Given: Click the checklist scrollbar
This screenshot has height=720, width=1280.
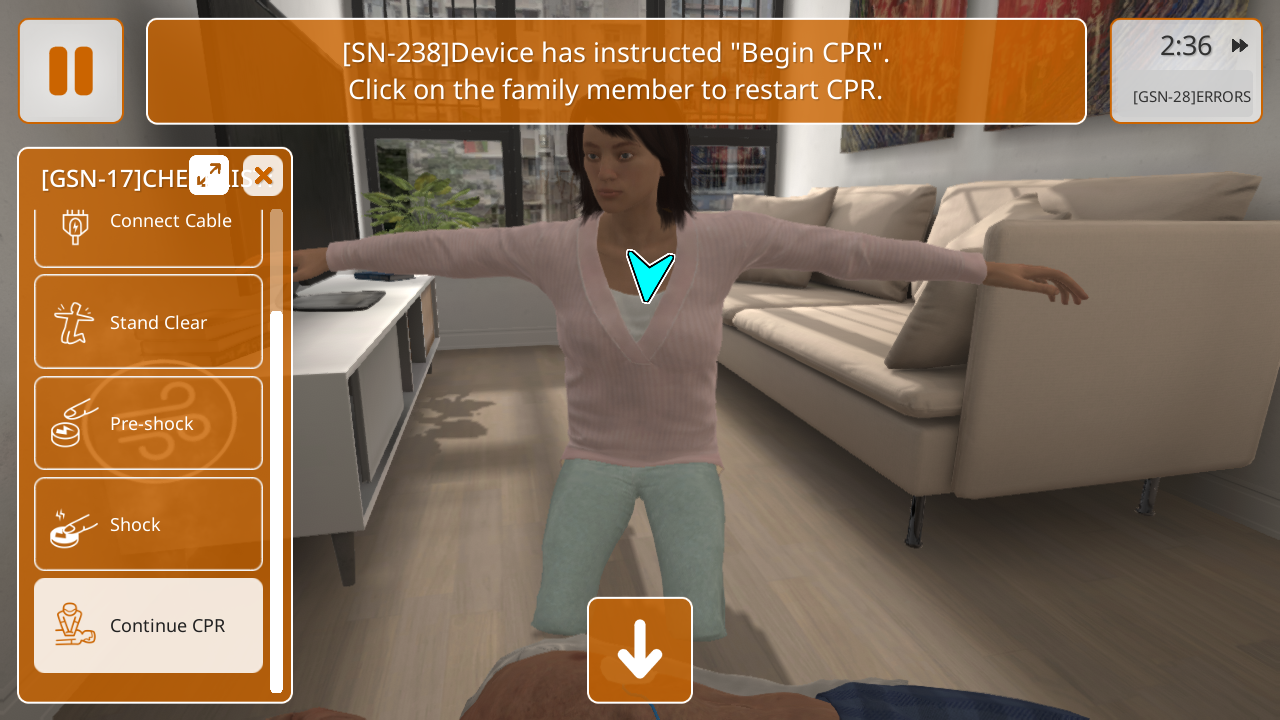Looking at the screenshot, I should [276, 500].
